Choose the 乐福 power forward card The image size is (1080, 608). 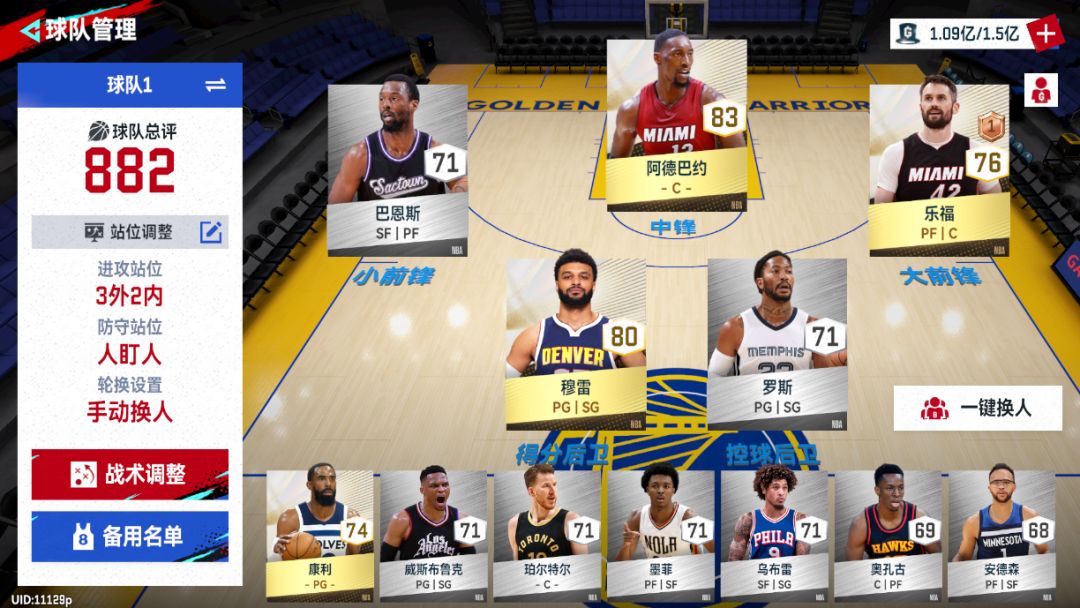pos(938,170)
